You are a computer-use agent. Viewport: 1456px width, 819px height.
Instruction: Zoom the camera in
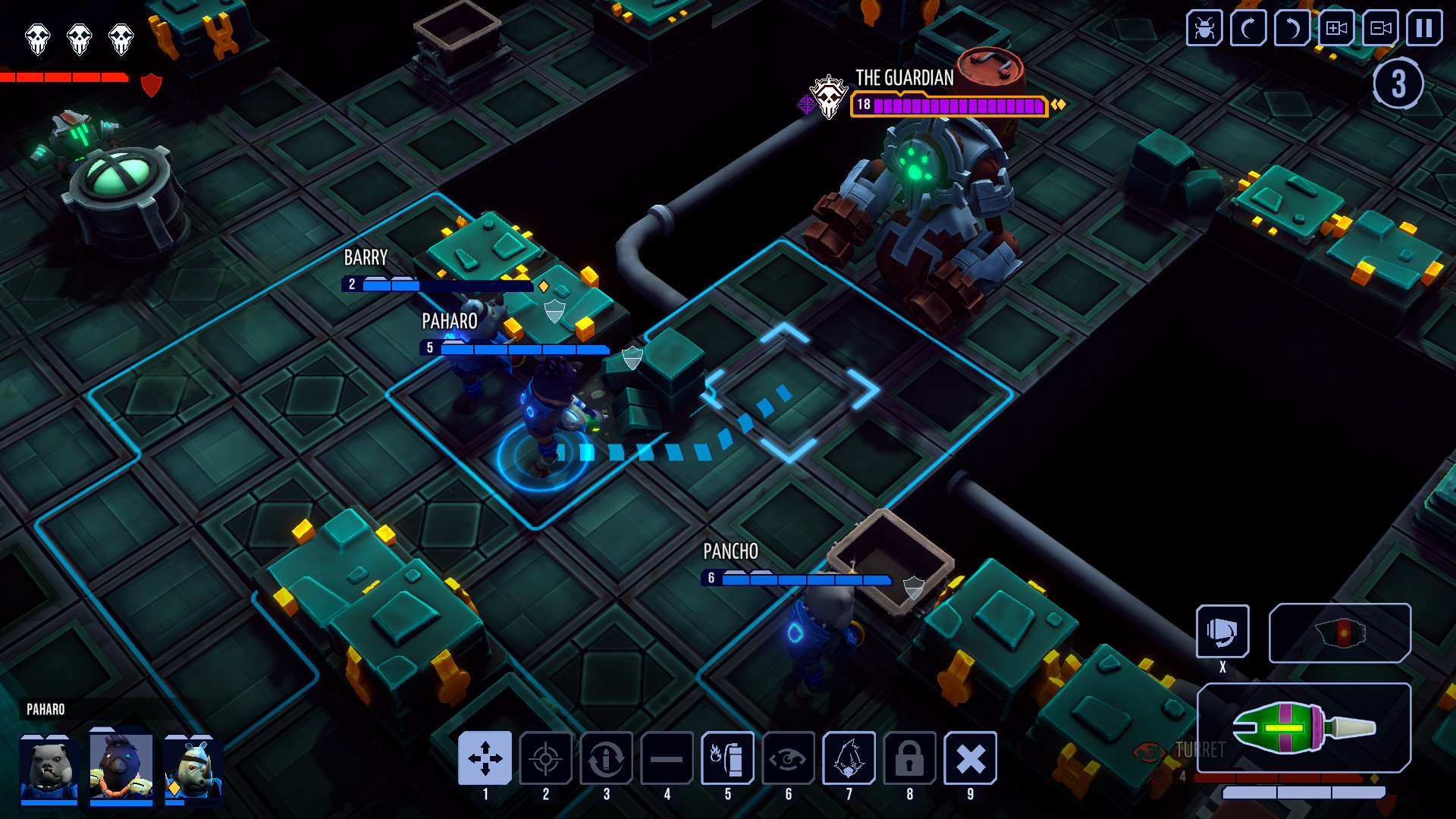tap(1335, 28)
